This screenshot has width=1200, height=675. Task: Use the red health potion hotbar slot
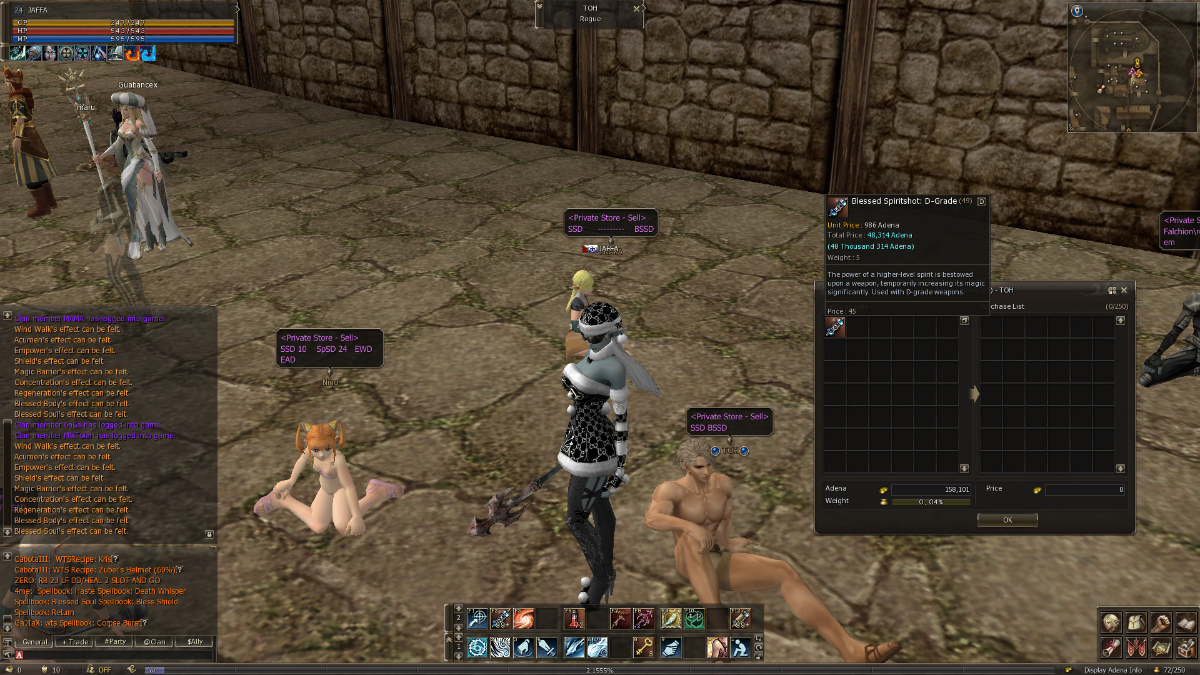[573, 619]
